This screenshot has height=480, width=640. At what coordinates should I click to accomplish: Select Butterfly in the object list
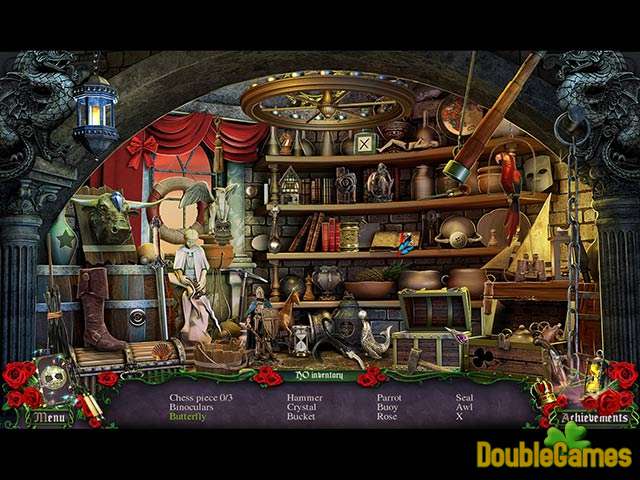pyautogui.click(x=188, y=416)
